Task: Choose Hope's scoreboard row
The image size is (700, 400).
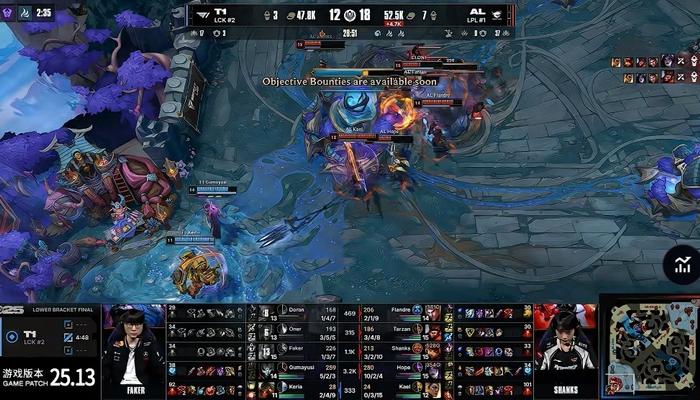Action: [x=402, y=370]
